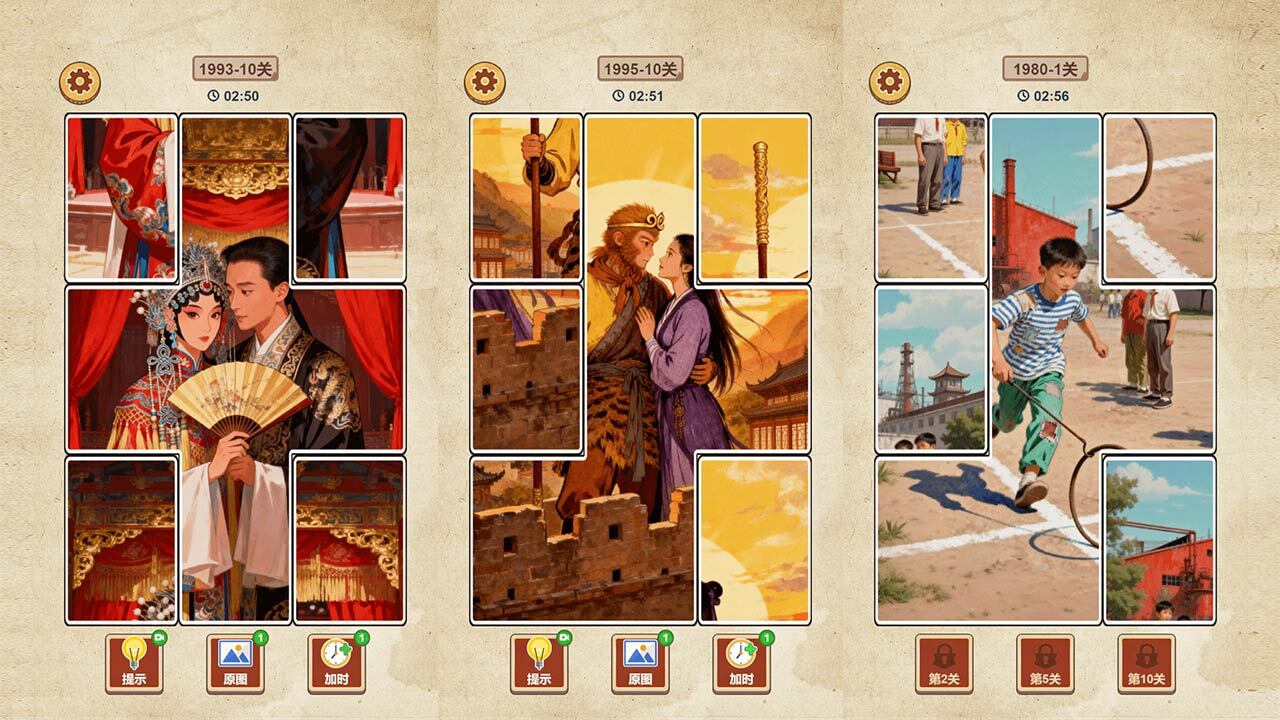Screen dimensions: 1280x720
Task: Tap 加时 add-time button below the Monkey King puzzle
Action: click(741, 663)
